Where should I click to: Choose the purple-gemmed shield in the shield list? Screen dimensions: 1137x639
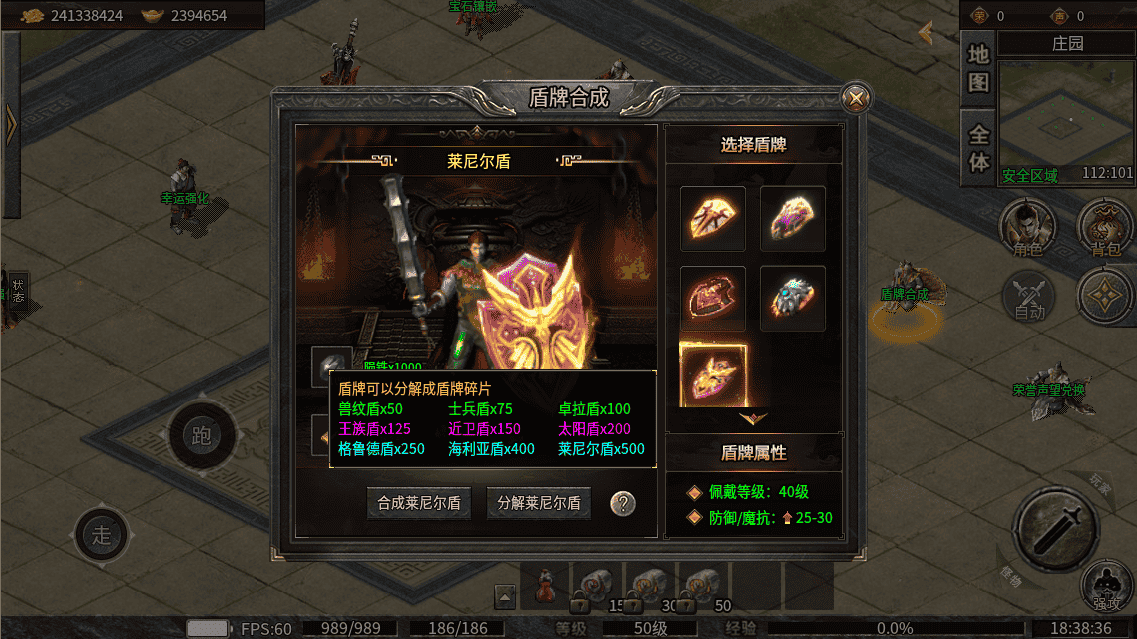click(793, 218)
